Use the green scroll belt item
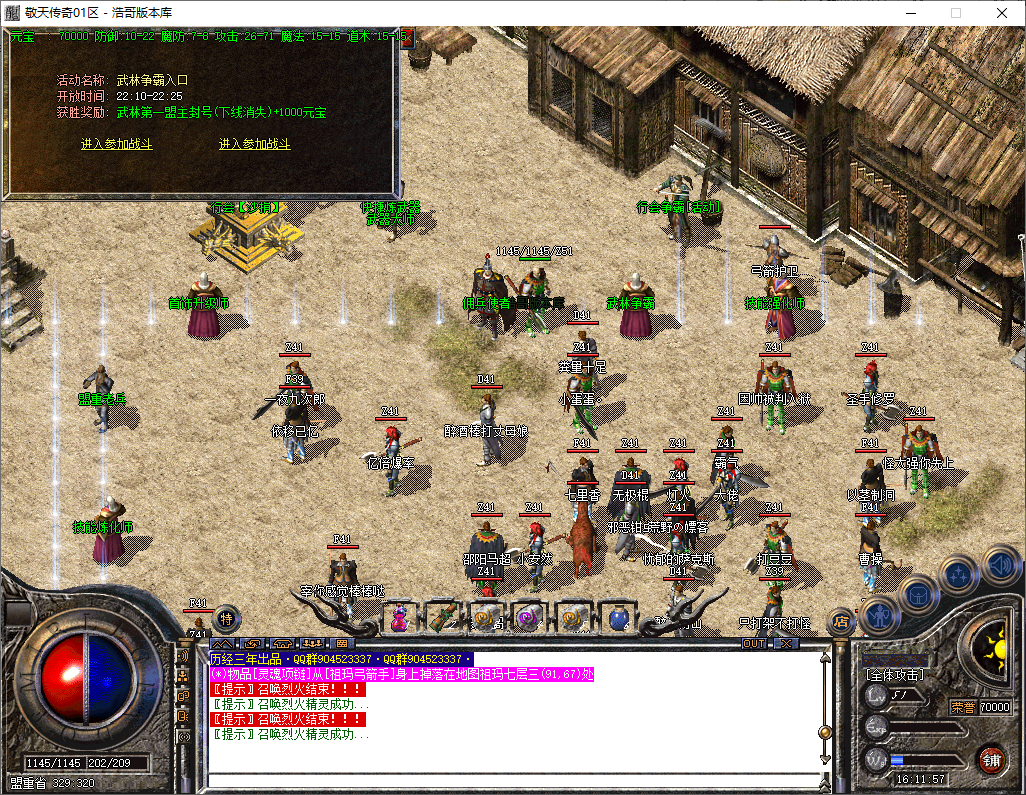The width and height of the screenshot is (1026, 795). [443, 616]
